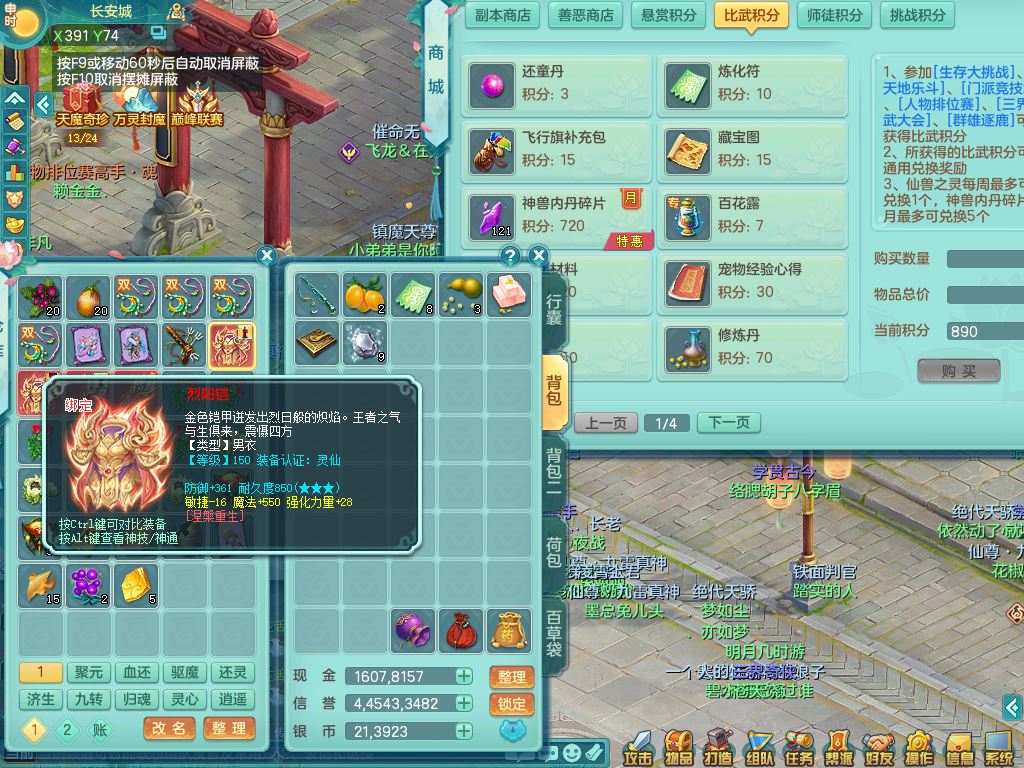
Task: Rename the warehouse page with 改名
Action: 170,729
